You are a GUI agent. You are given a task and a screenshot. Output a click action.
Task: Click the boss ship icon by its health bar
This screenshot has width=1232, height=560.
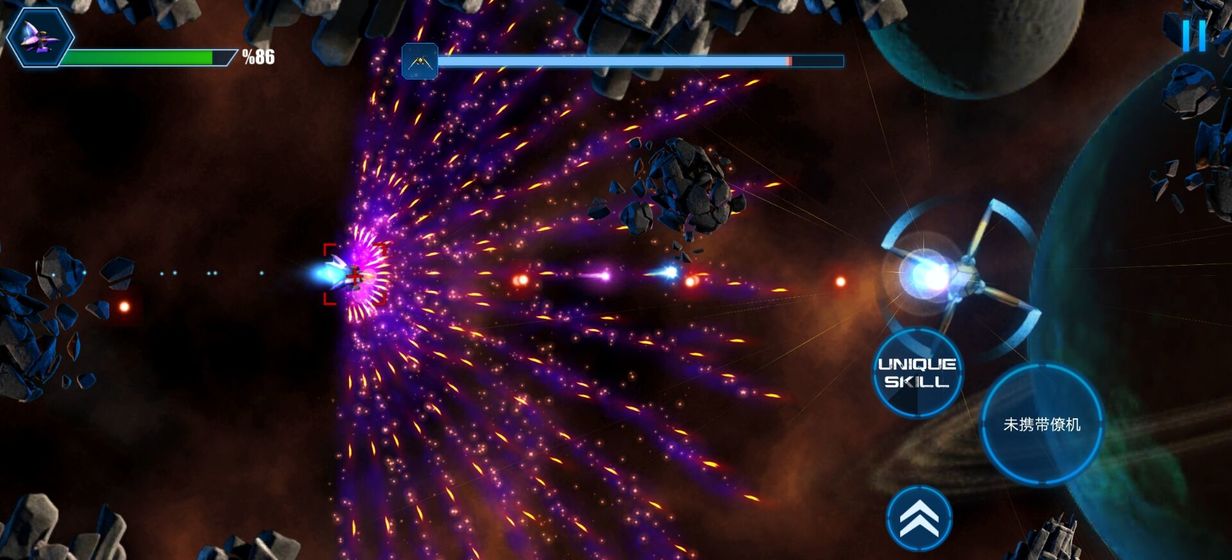tap(420, 62)
